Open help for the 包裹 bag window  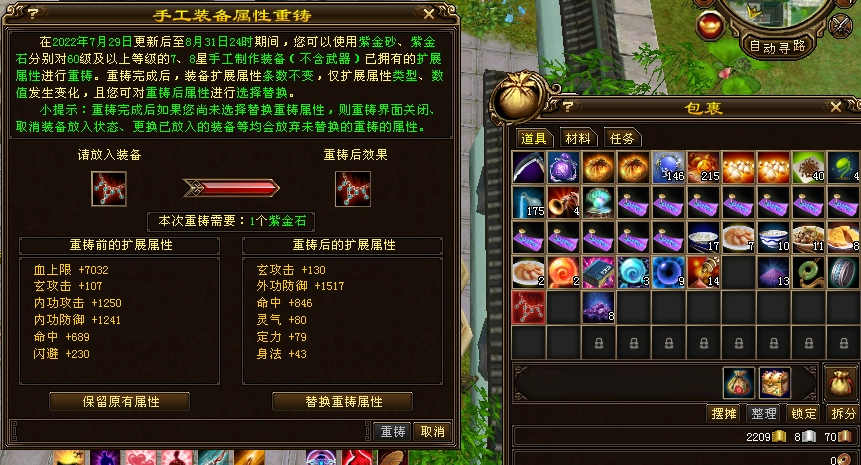tap(568, 105)
